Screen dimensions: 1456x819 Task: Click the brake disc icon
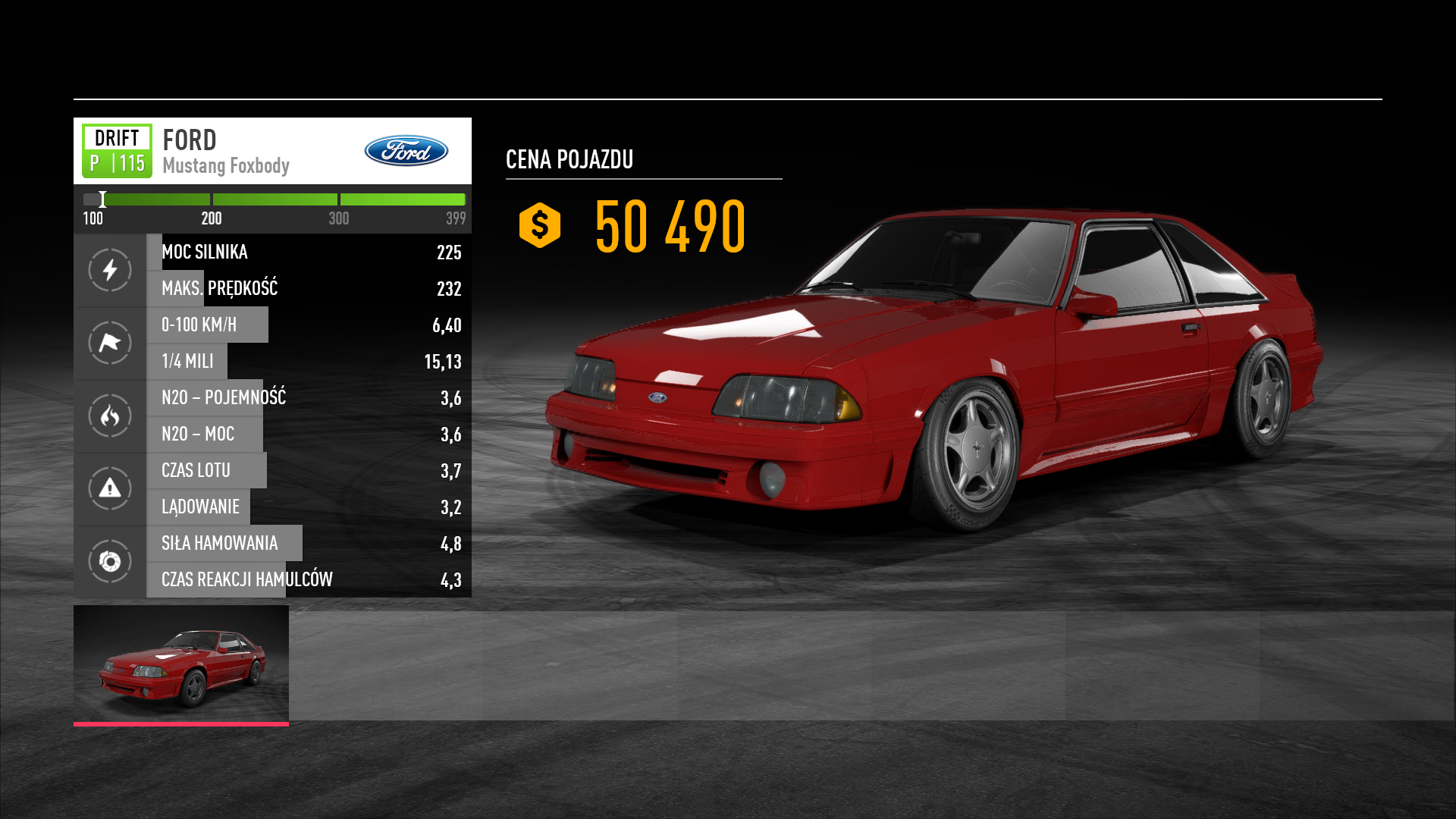[110, 561]
